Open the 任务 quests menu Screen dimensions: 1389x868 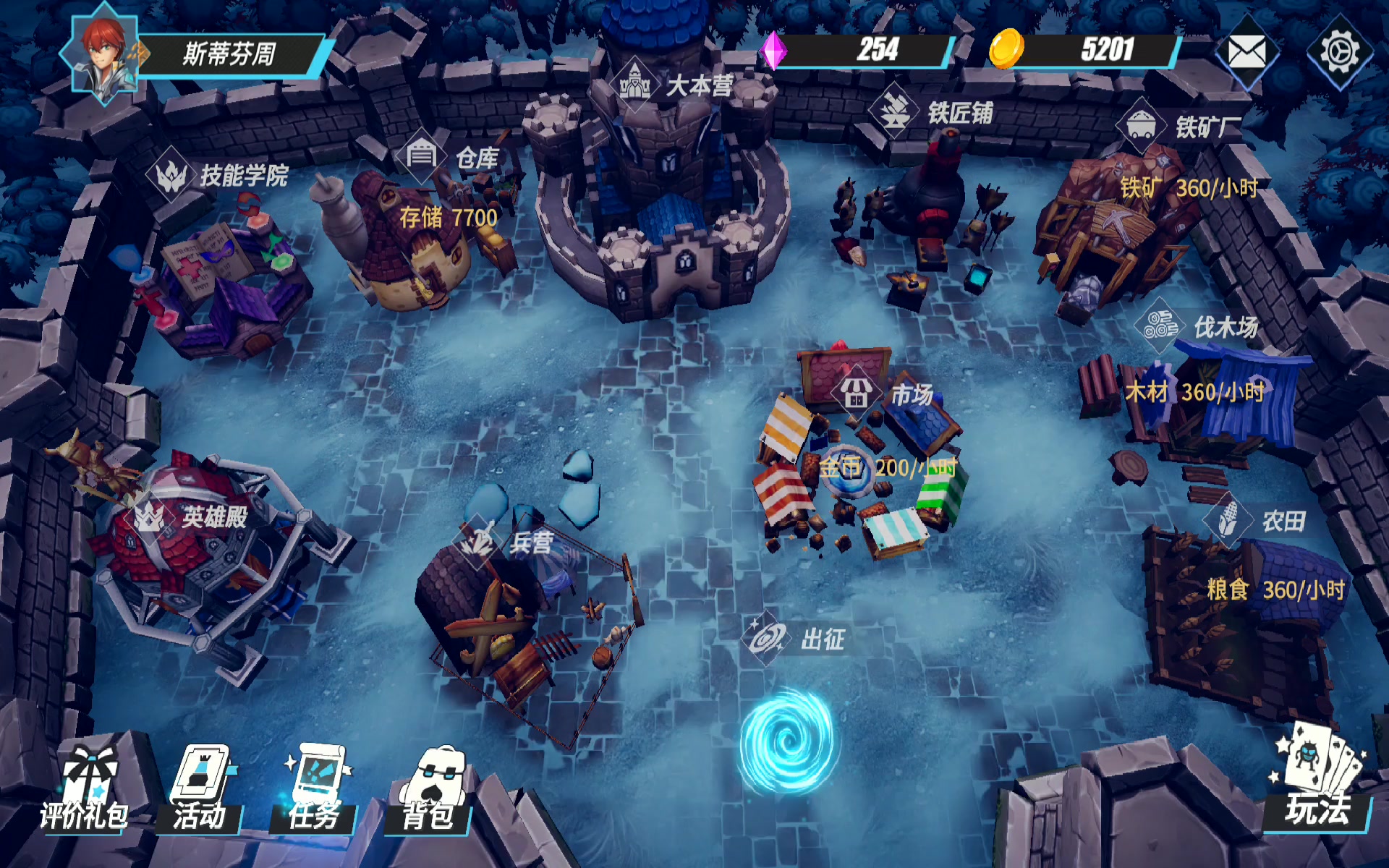coord(315,790)
